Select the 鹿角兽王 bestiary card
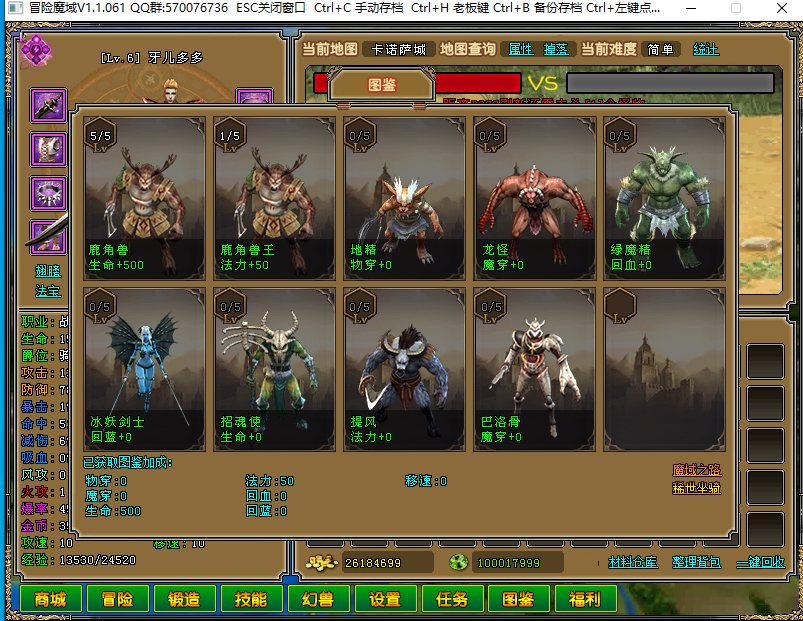Screen dimensions: 803x621 (275, 195)
